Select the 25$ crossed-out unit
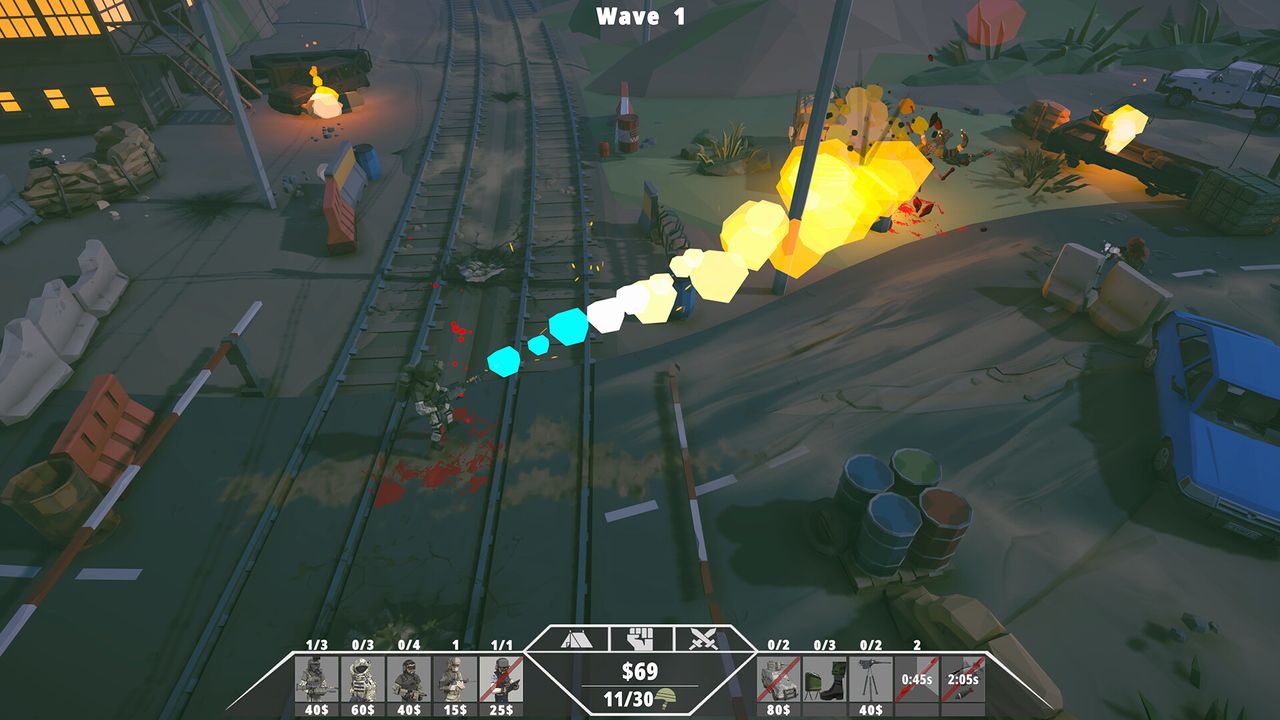This screenshot has height=720, width=1280. click(x=502, y=679)
